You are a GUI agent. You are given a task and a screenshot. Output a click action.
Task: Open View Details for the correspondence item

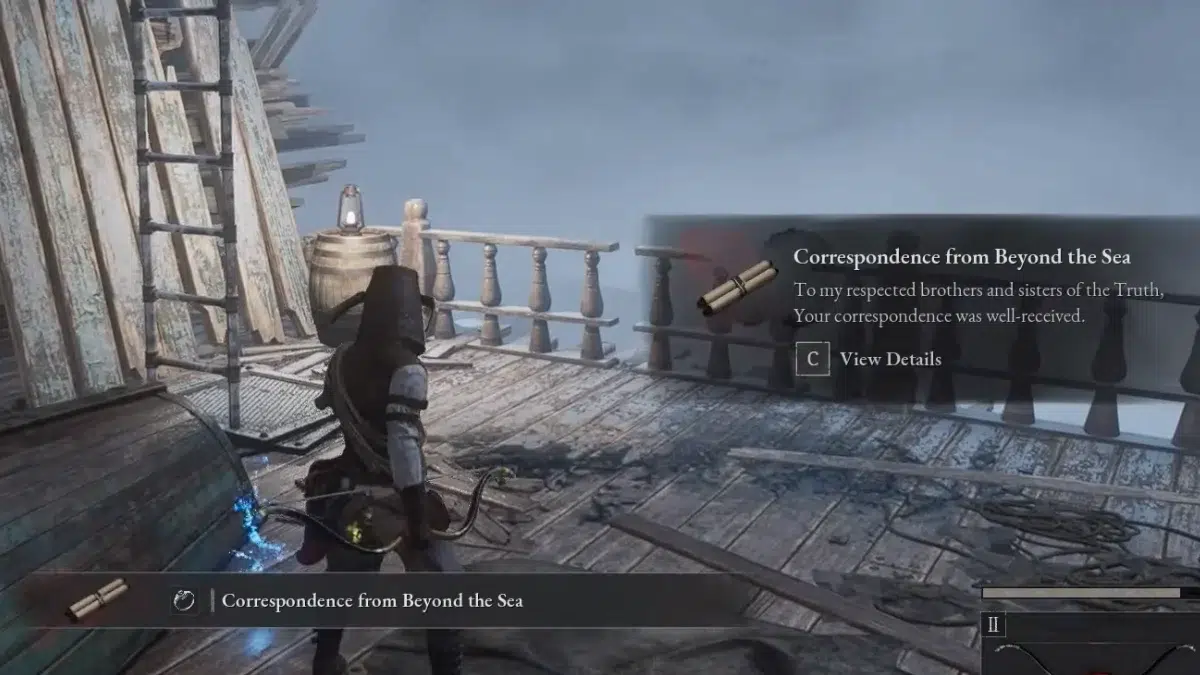(868, 359)
